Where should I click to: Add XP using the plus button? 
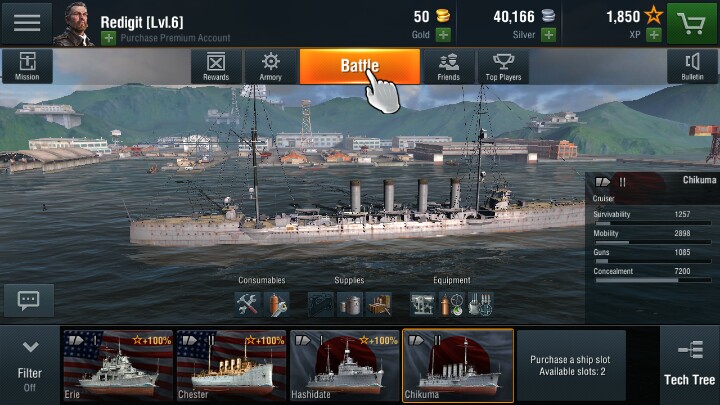(x=653, y=35)
